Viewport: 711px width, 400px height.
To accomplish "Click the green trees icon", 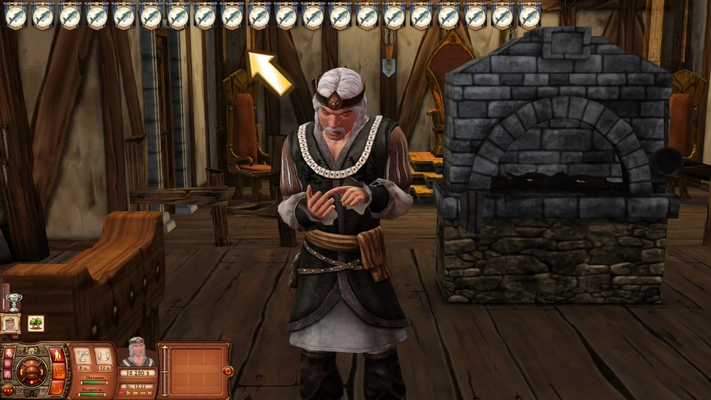I will coord(35,323).
